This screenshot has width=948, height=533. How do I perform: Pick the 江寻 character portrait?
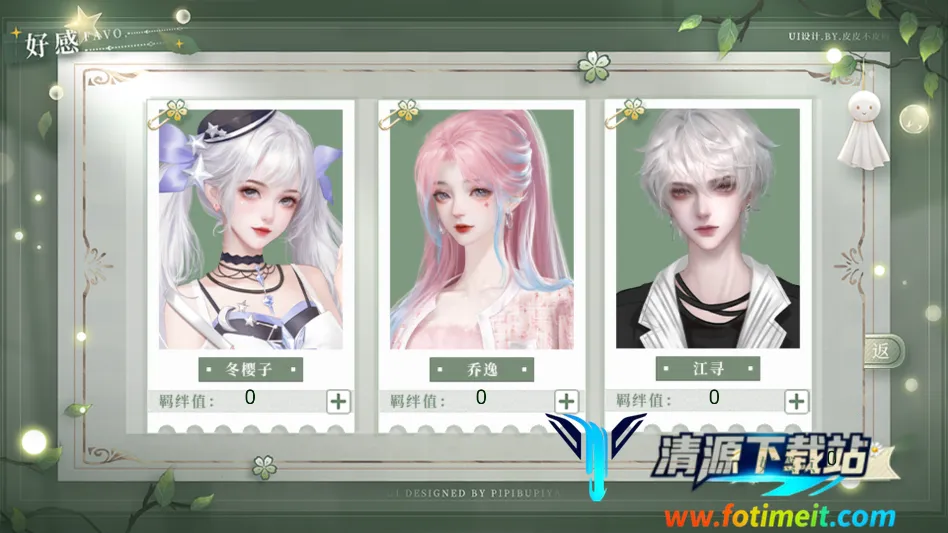point(707,228)
